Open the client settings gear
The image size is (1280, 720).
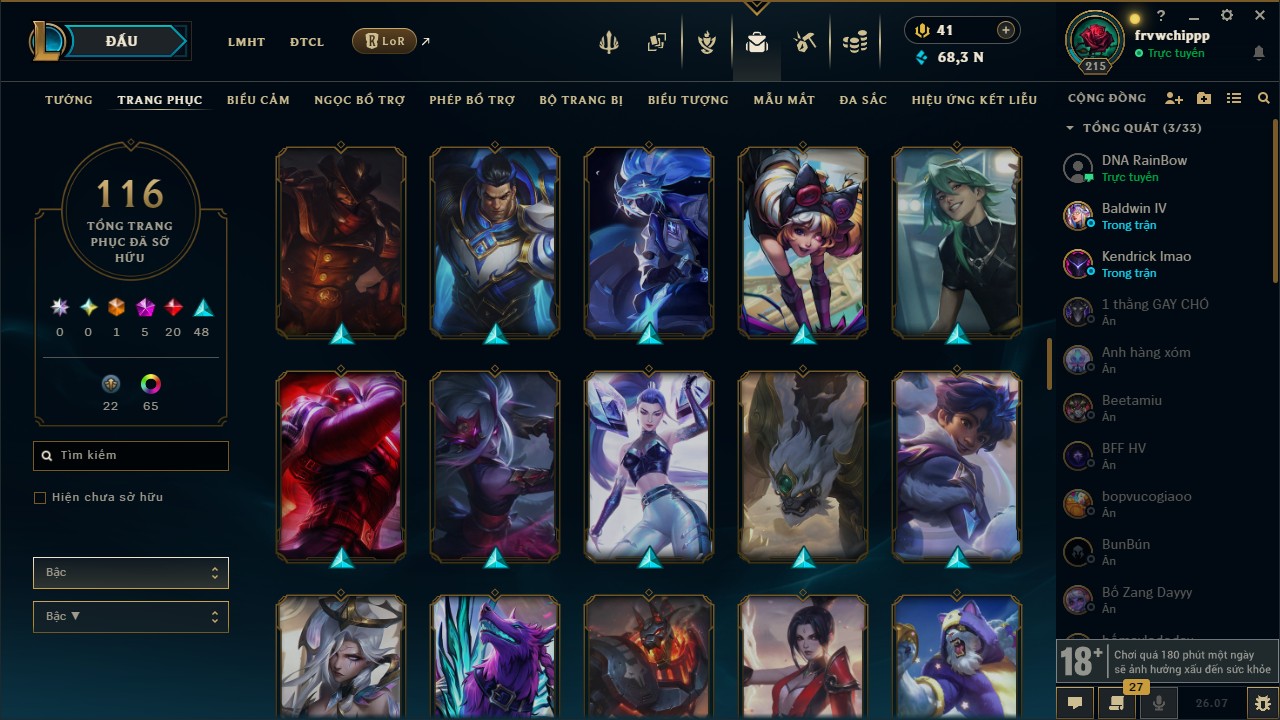[1227, 16]
